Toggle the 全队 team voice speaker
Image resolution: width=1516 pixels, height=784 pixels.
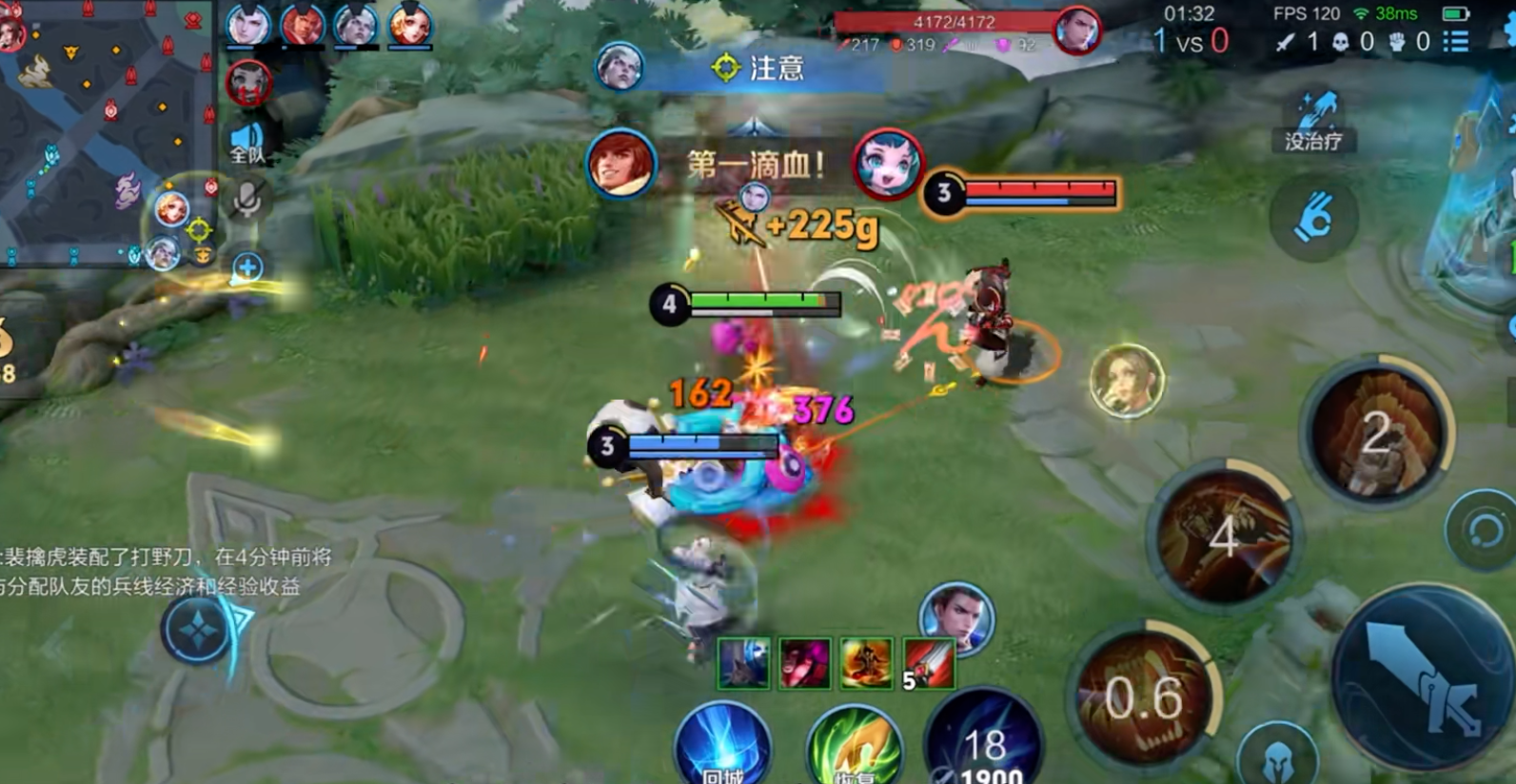point(247,142)
